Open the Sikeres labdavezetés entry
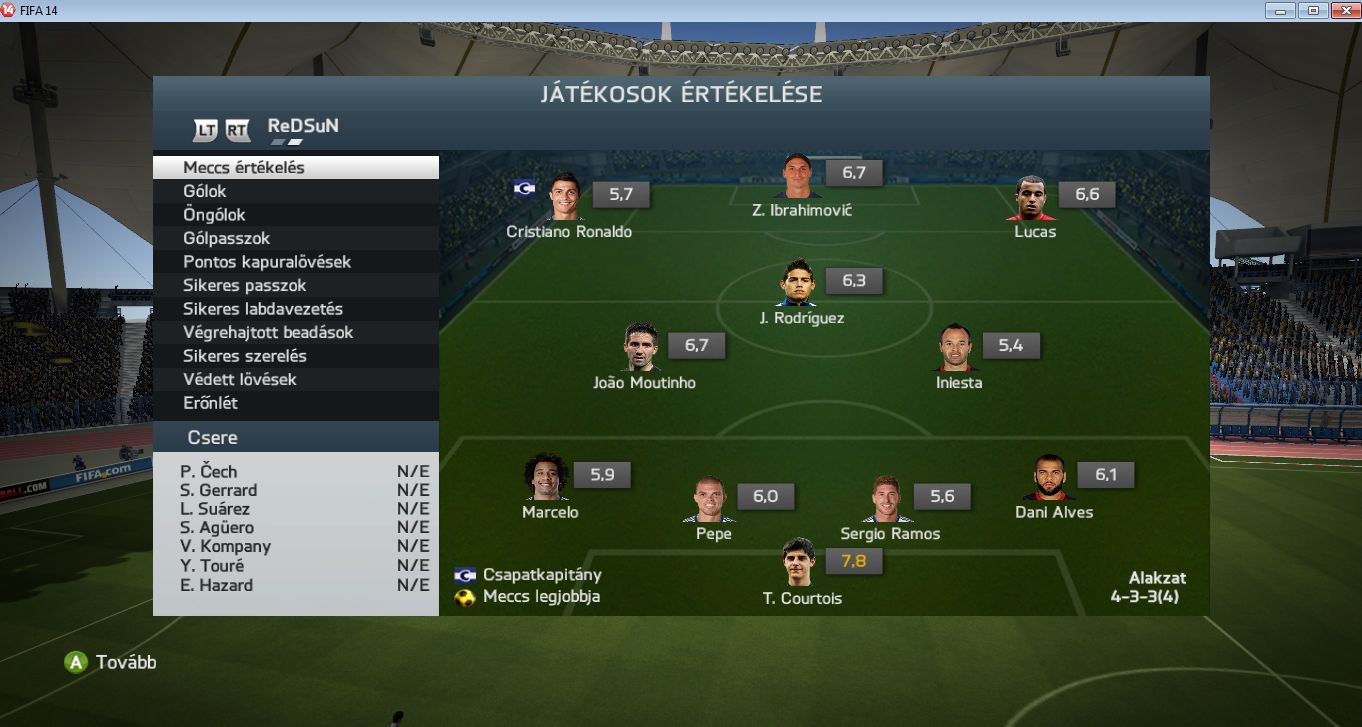The height and width of the screenshot is (727, 1362). (295, 309)
